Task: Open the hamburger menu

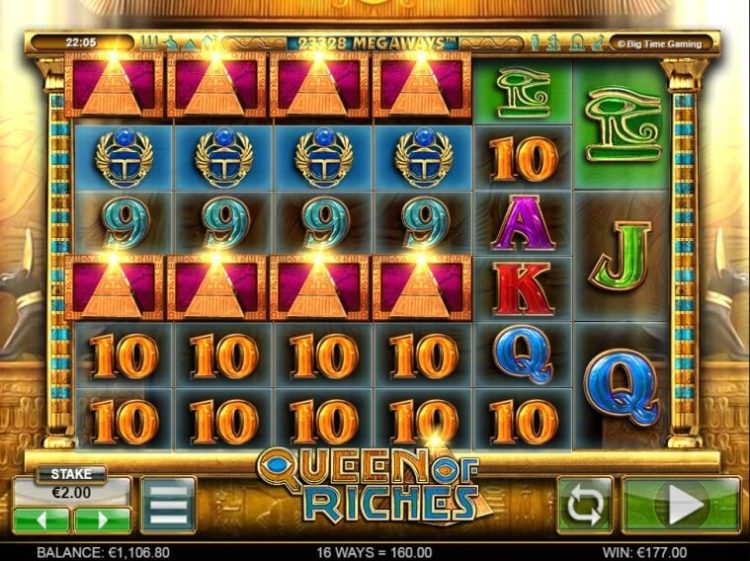Action: (x=168, y=506)
